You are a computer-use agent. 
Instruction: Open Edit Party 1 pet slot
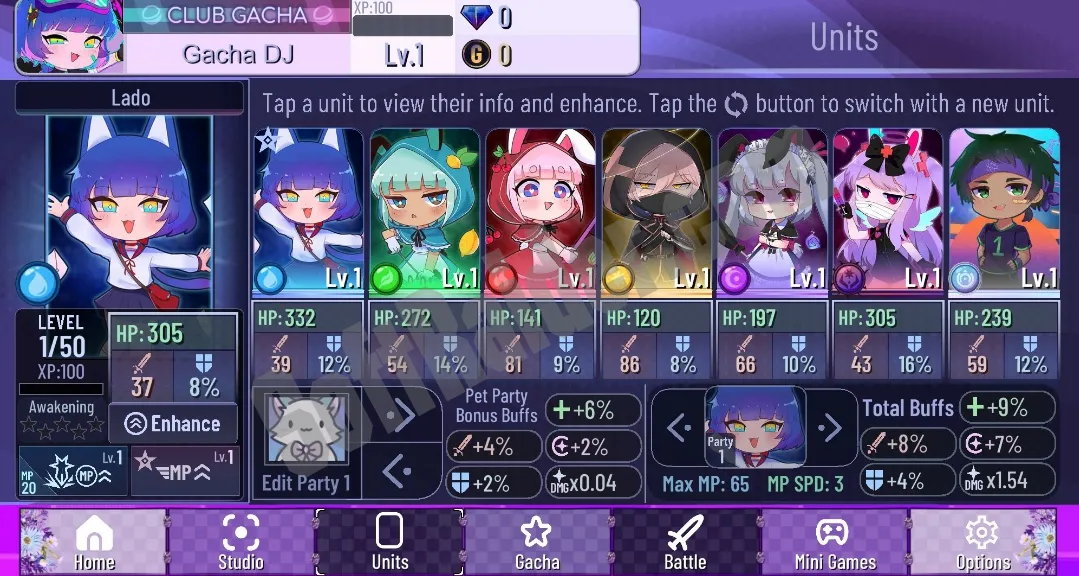coord(306,441)
